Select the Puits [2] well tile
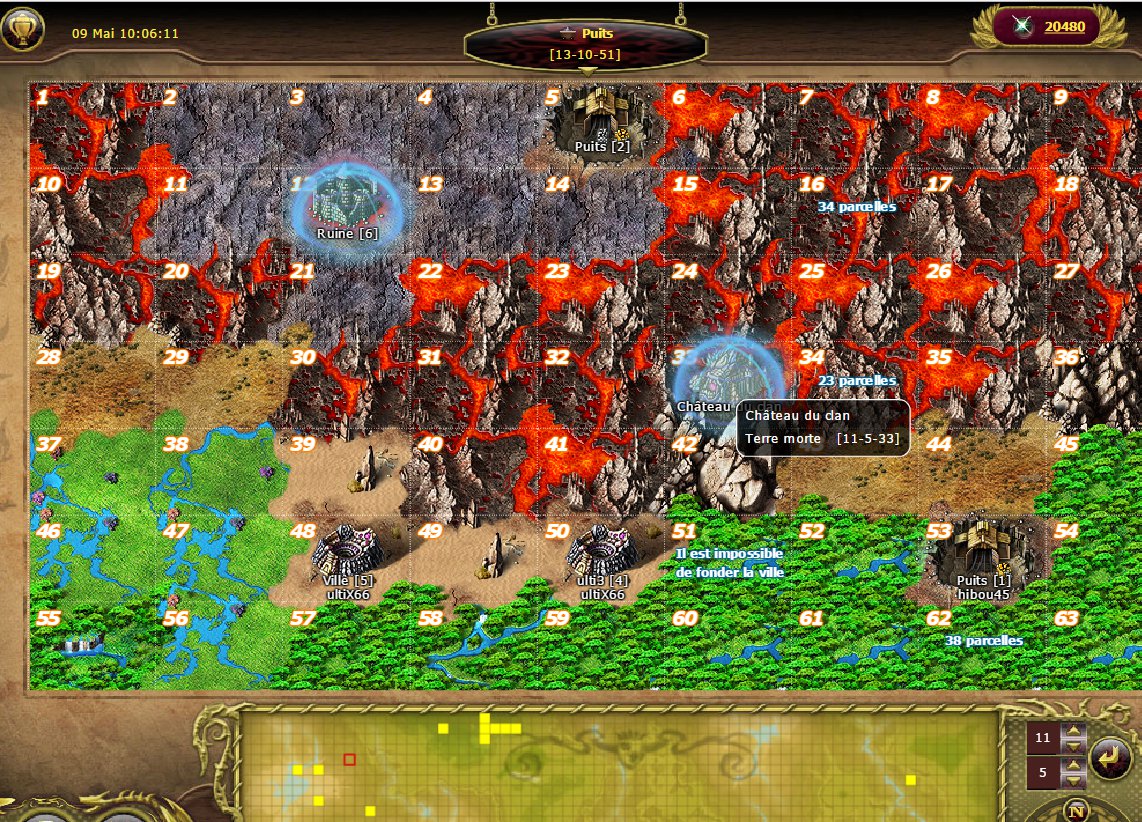 tap(601, 120)
